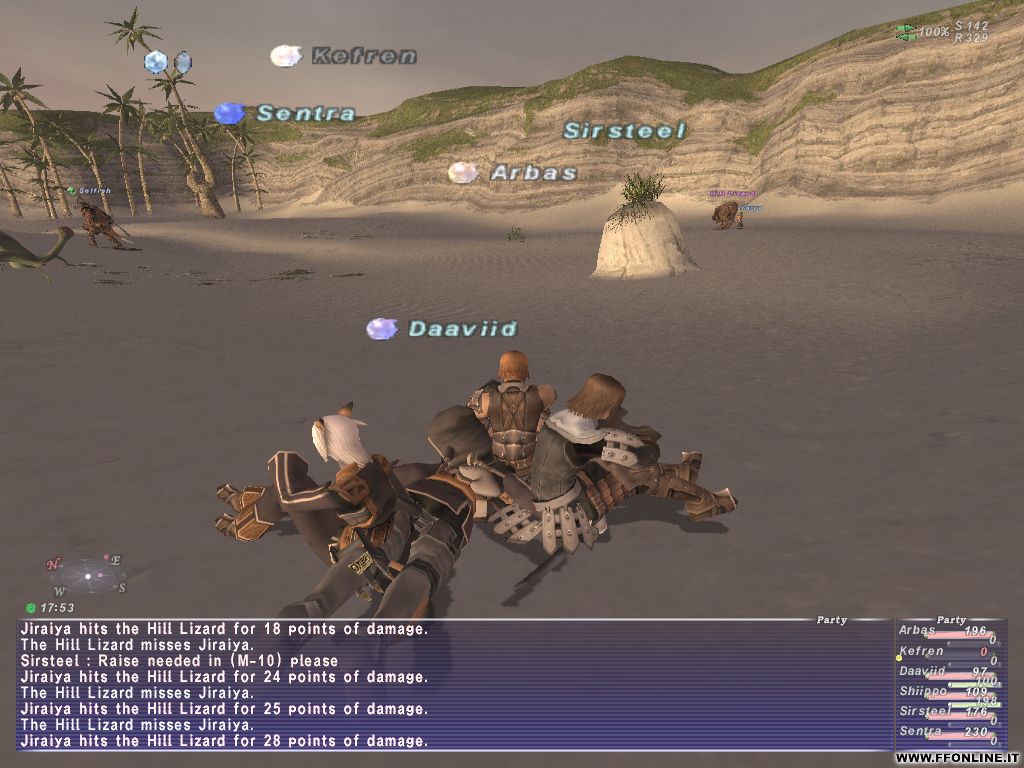Open the chat log window
This screenshot has width=1024, height=768.
coord(454,685)
